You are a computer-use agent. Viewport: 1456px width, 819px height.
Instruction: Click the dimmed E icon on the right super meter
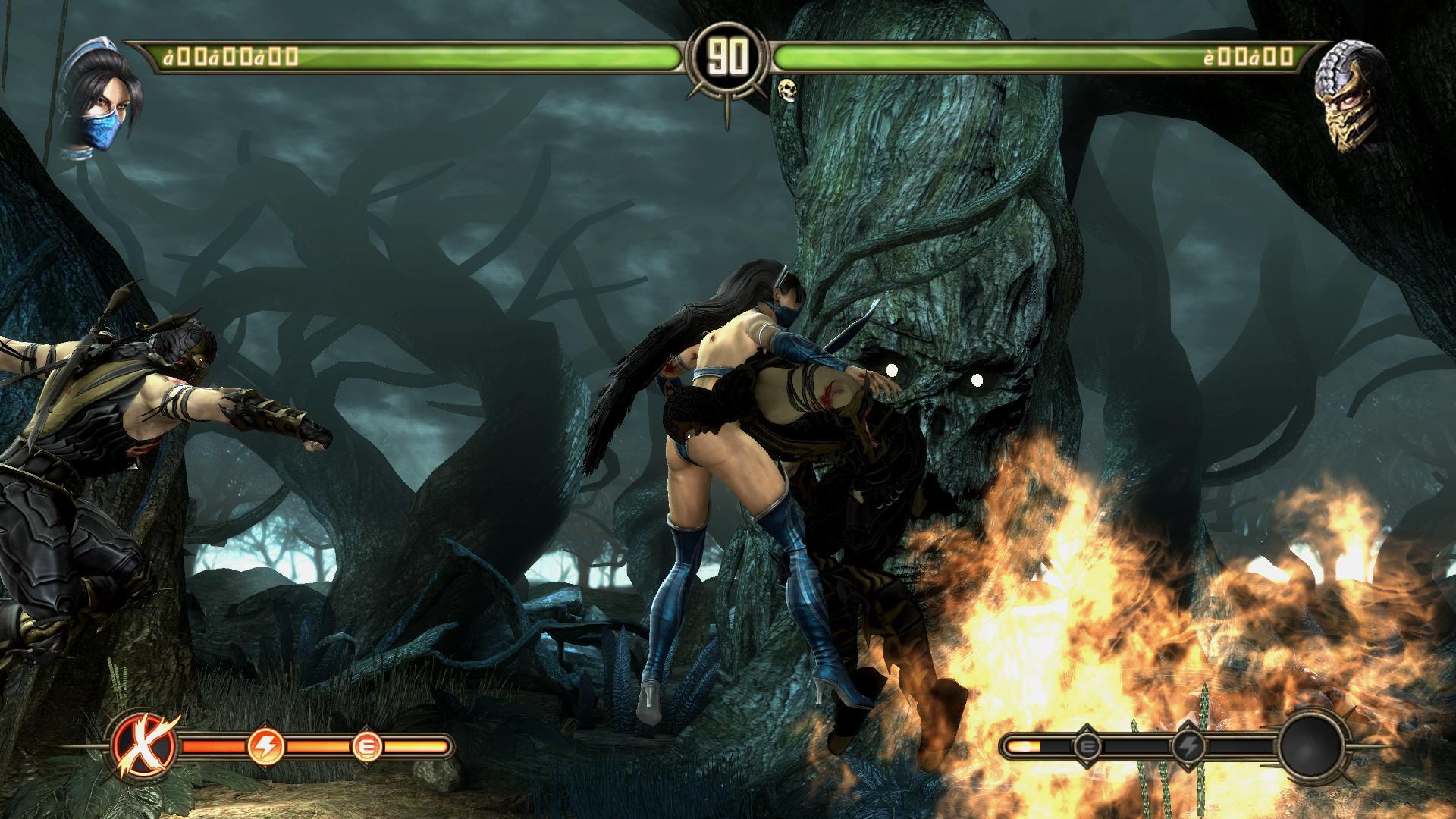1087,745
